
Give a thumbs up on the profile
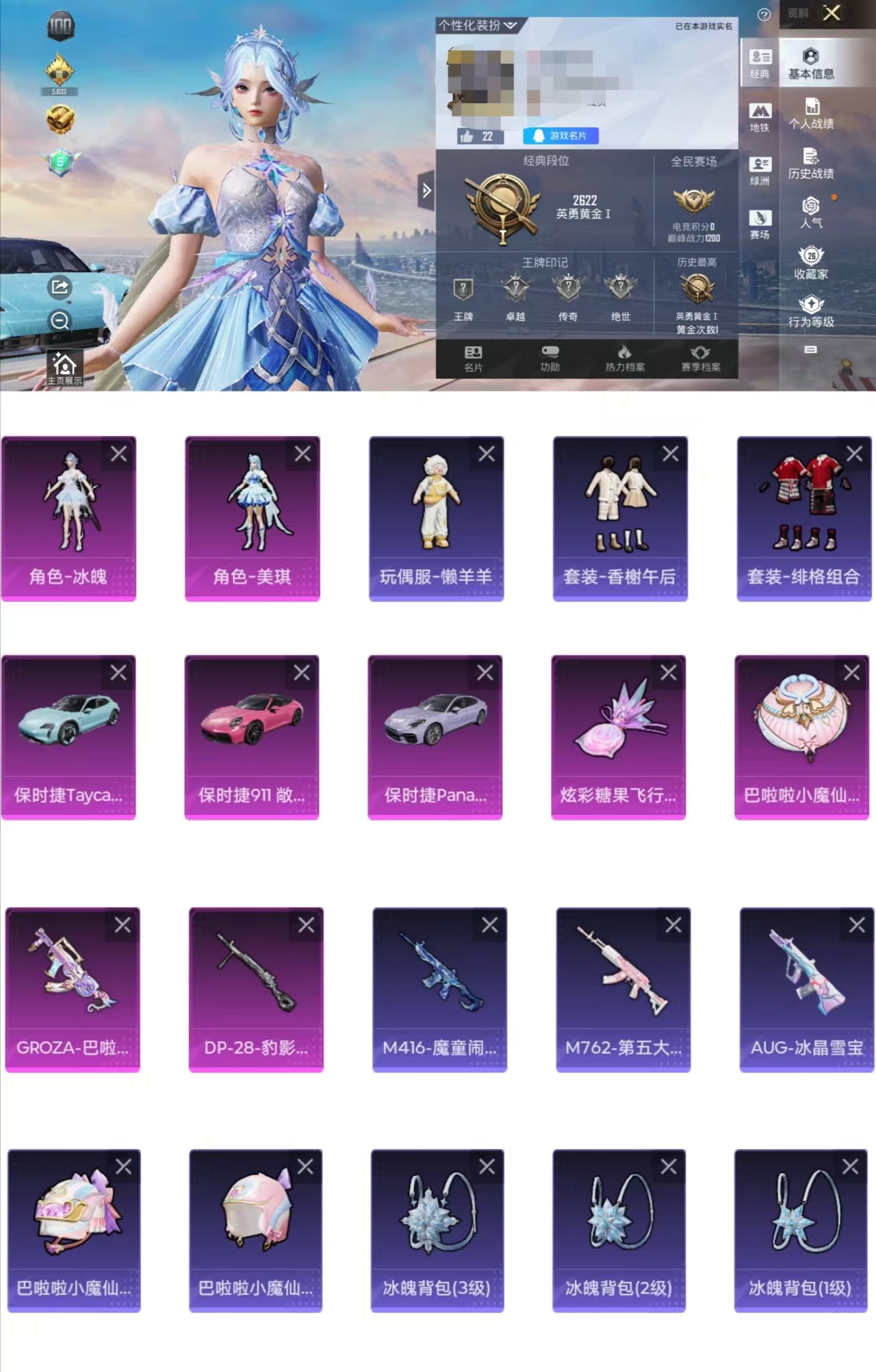tap(468, 136)
